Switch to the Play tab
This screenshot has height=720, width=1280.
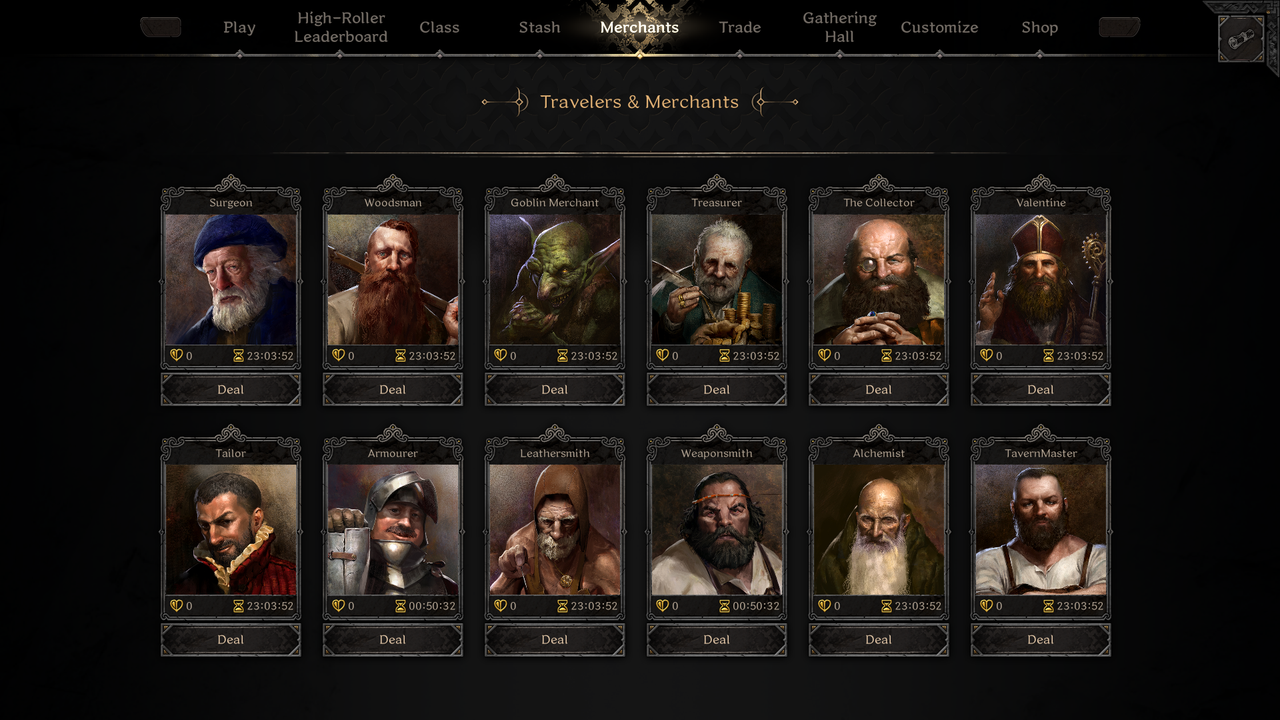point(239,28)
